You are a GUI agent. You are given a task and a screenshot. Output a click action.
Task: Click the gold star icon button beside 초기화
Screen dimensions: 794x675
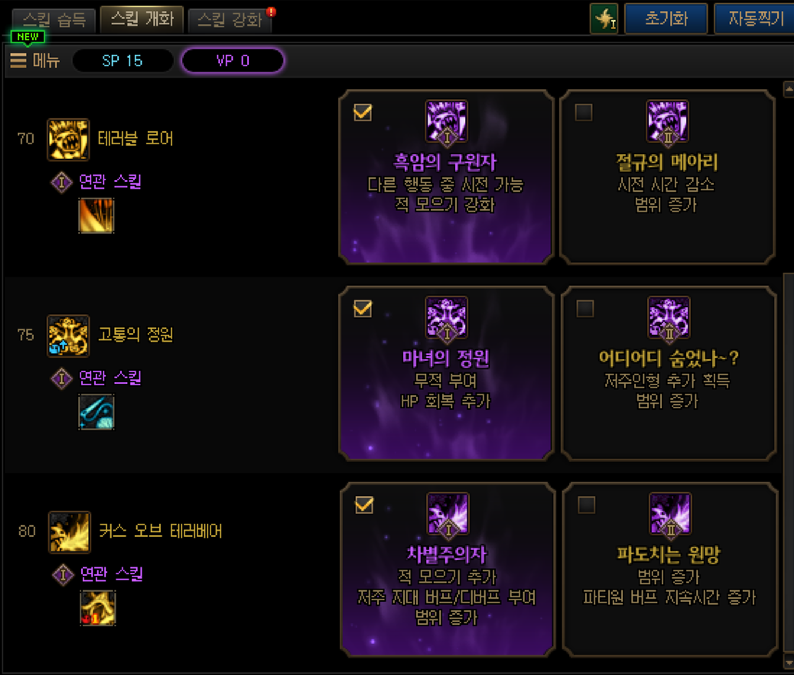pyautogui.click(x=604, y=18)
